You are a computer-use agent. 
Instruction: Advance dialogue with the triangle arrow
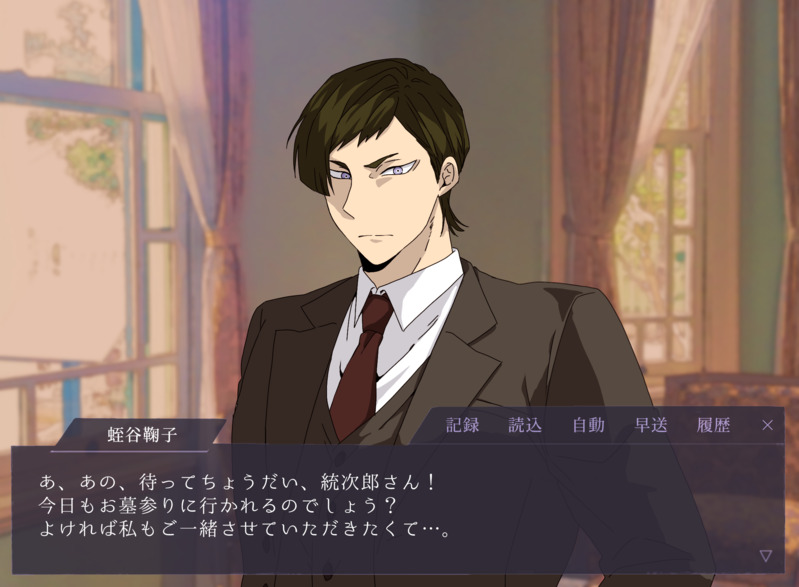pyautogui.click(x=765, y=555)
